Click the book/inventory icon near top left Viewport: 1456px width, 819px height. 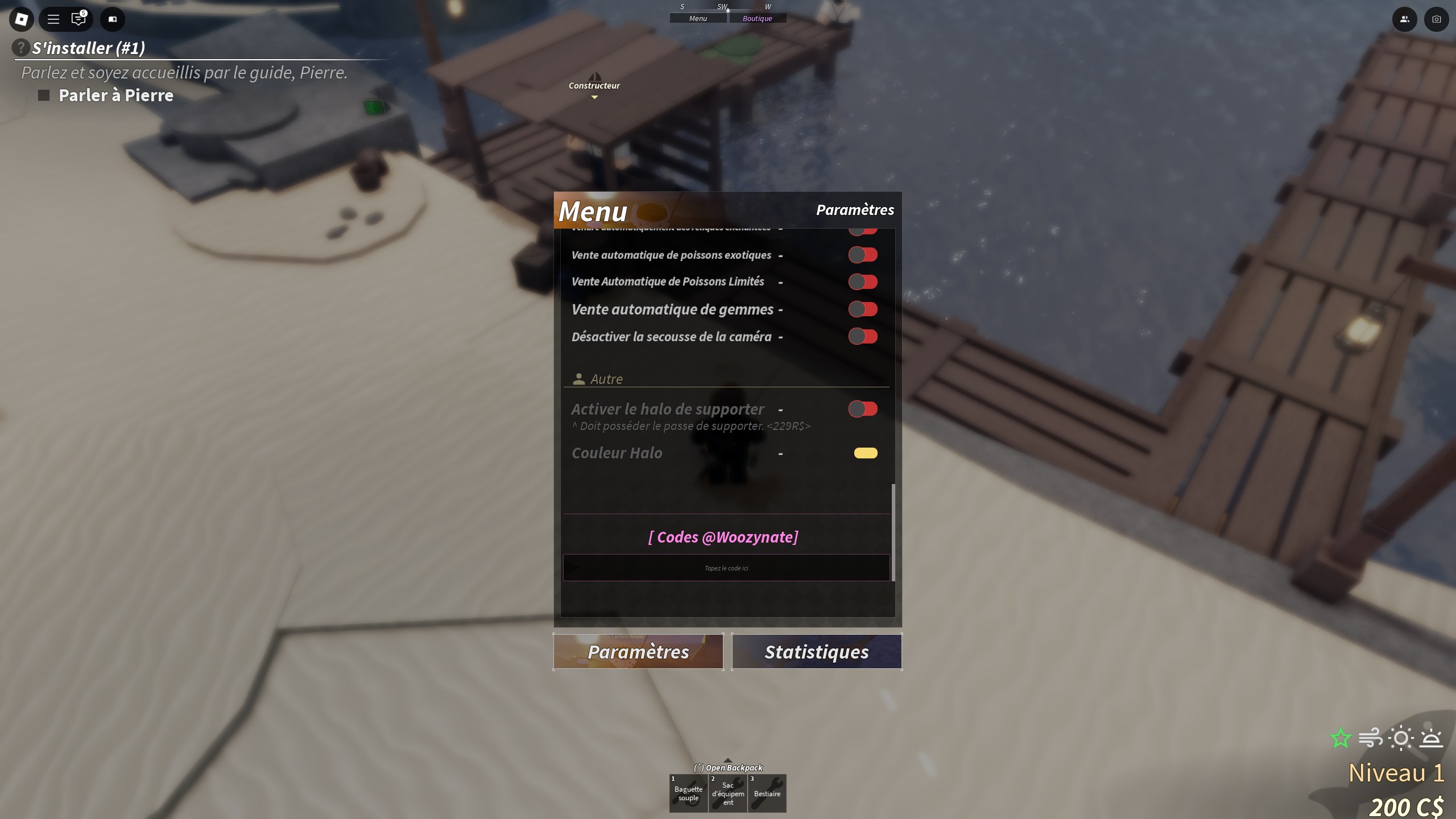pos(112,19)
